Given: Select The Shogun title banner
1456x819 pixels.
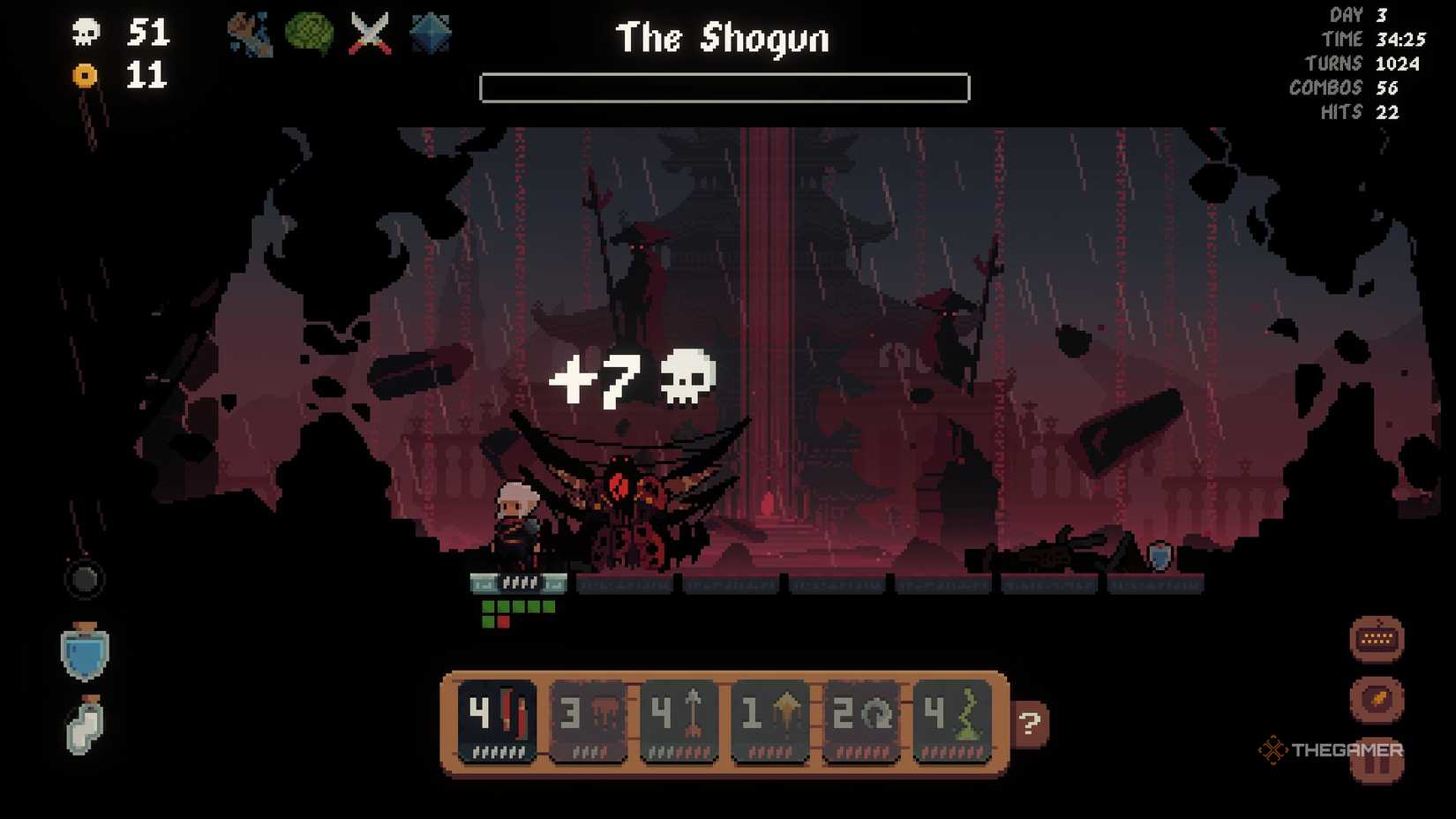Looking at the screenshot, I should pyautogui.click(x=722, y=38).
